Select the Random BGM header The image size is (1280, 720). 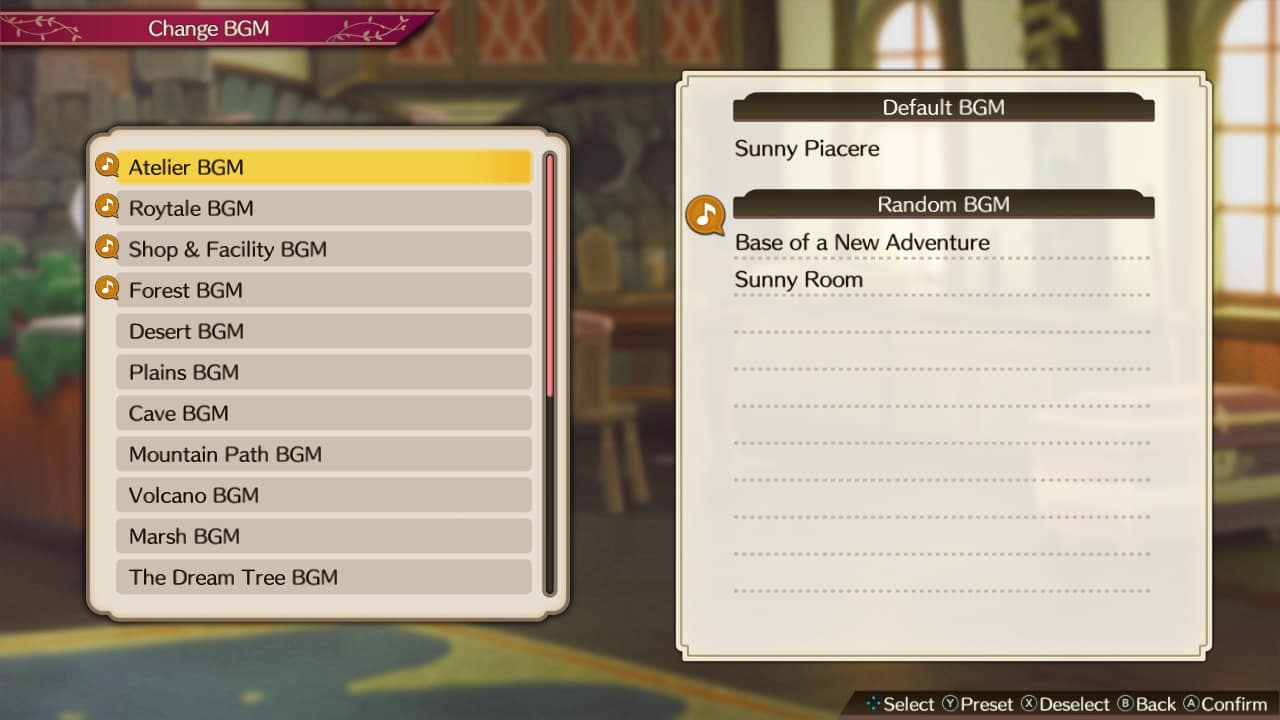tap(943, 204)
